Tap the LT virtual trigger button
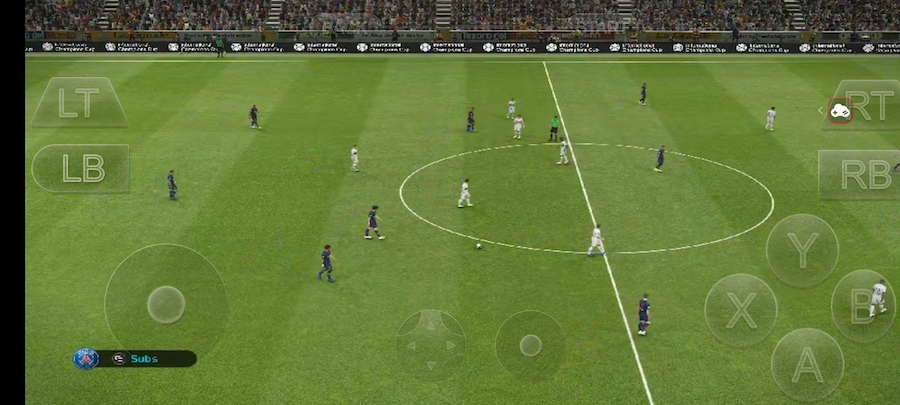Viewport: 900px width, 405px height. (x=78, y=103)
